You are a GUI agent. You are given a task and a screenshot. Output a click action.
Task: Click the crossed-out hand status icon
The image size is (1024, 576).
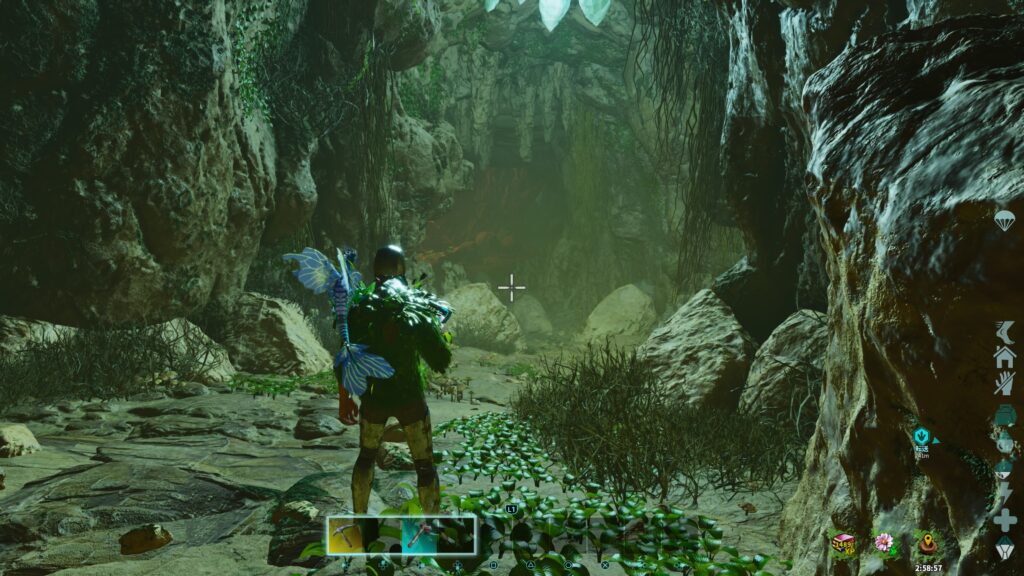click(1004, 383)
